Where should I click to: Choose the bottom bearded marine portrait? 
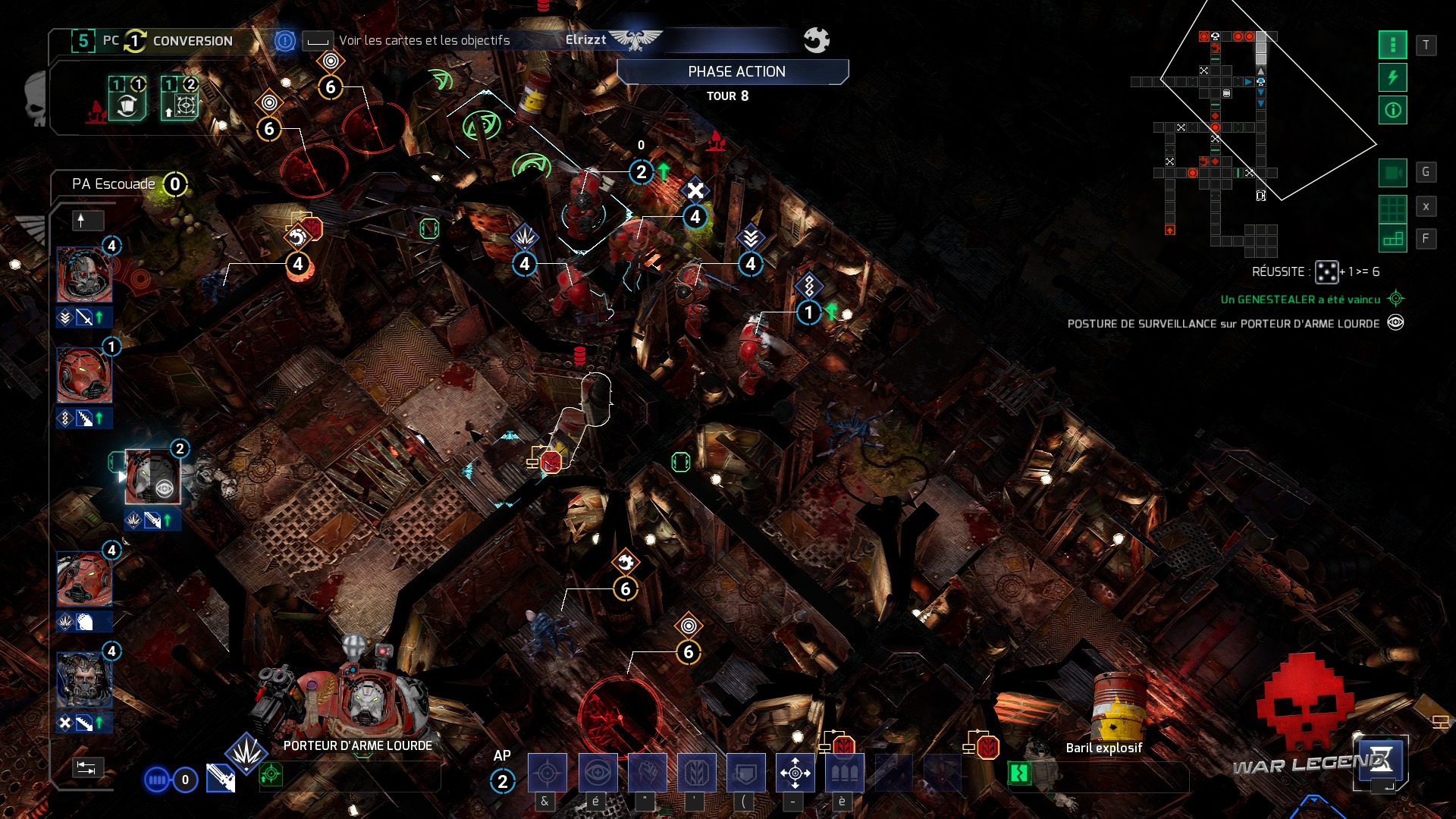click(x=84, y=679)
